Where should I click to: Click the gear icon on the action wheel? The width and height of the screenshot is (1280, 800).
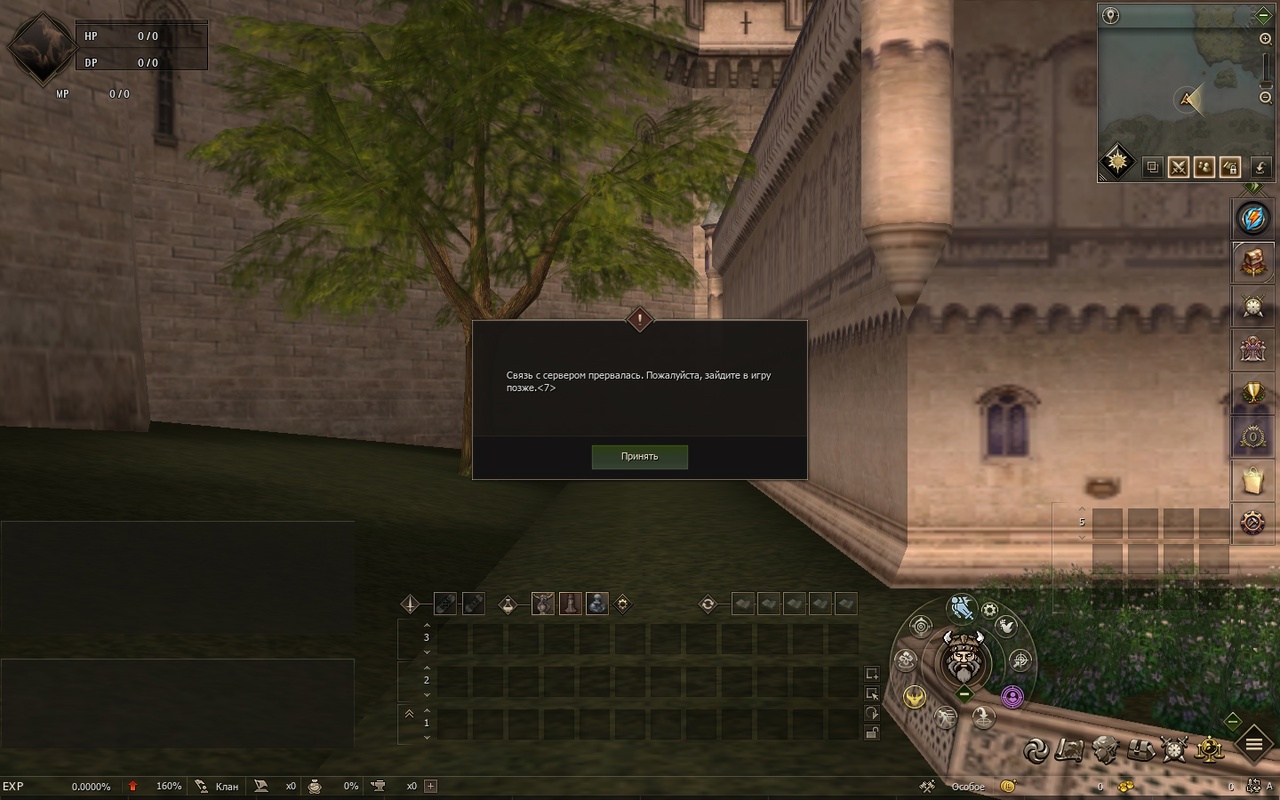point(990,610)
